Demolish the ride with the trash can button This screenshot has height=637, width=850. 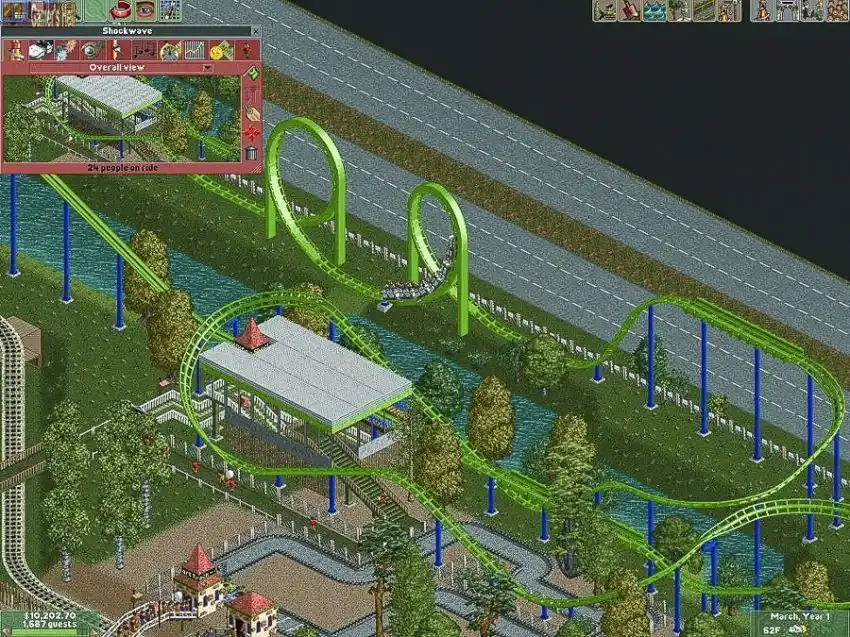(252, 153)
